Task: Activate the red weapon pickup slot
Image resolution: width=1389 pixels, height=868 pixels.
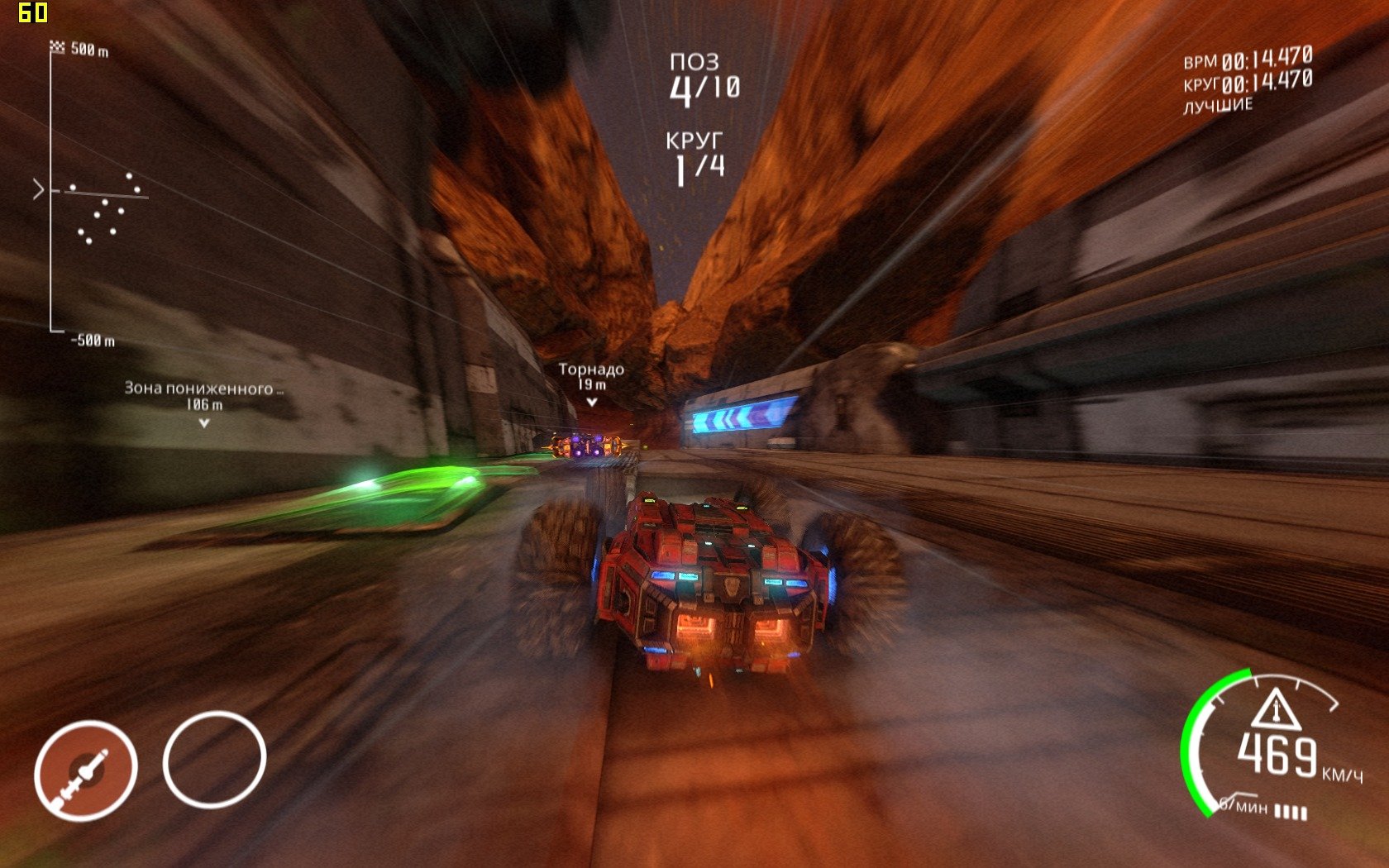Action: (85, 770)
